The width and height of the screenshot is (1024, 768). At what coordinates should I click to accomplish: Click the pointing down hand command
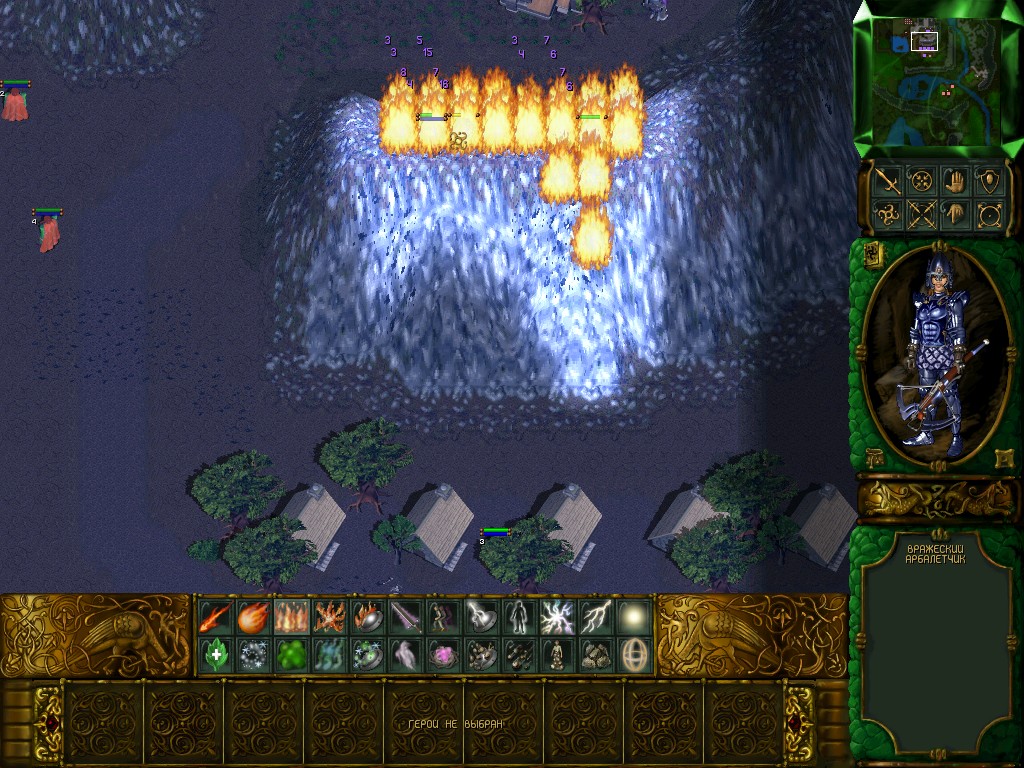pyautogui.click(x=955, y=214)
